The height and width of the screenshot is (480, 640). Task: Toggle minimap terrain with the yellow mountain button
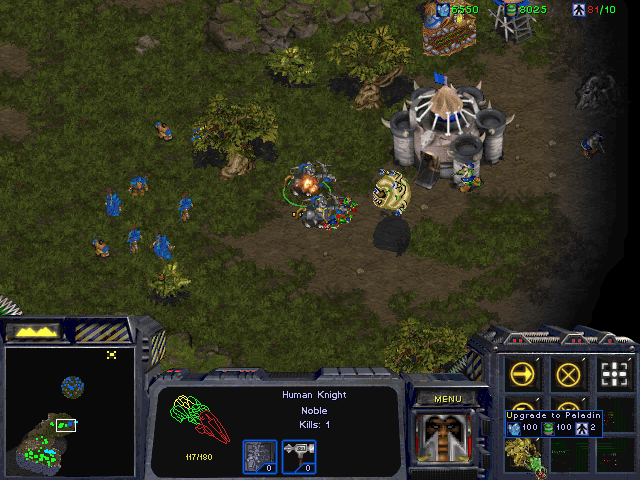33,330
